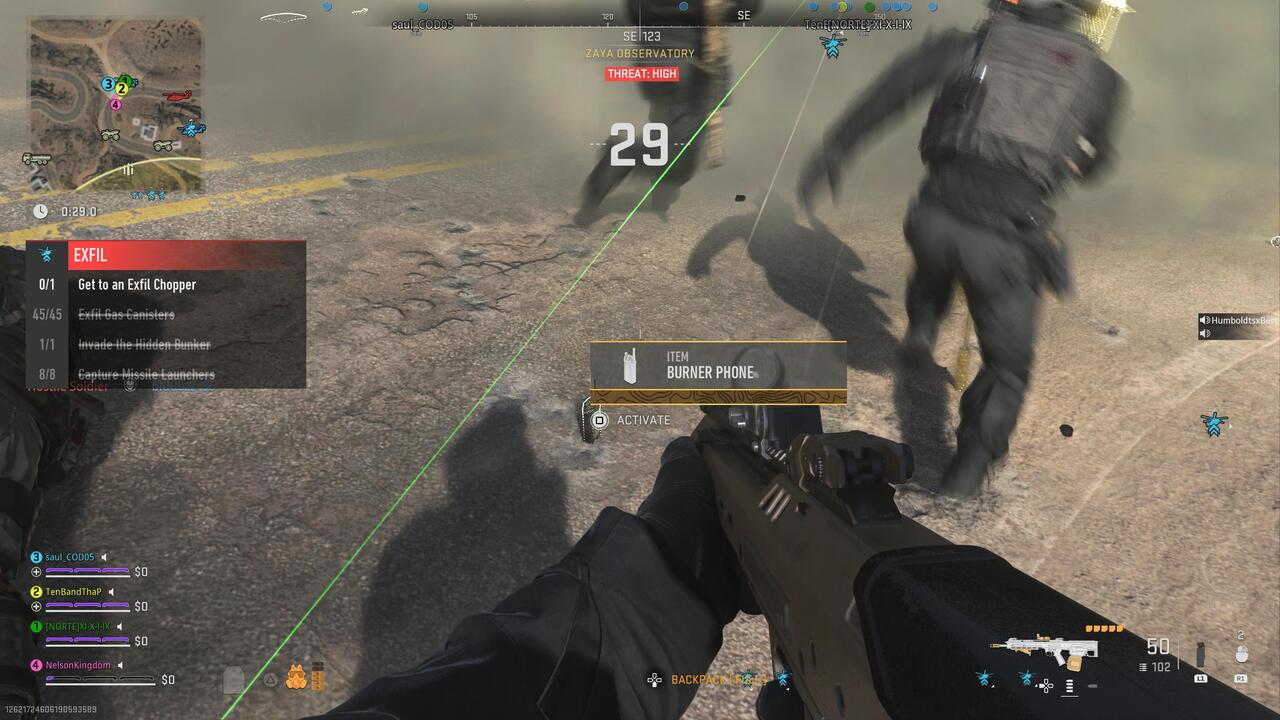Screen dimensions: 1280x720
Task: Click the ammo reserve icon next to 102
Action: point(1143,666)
